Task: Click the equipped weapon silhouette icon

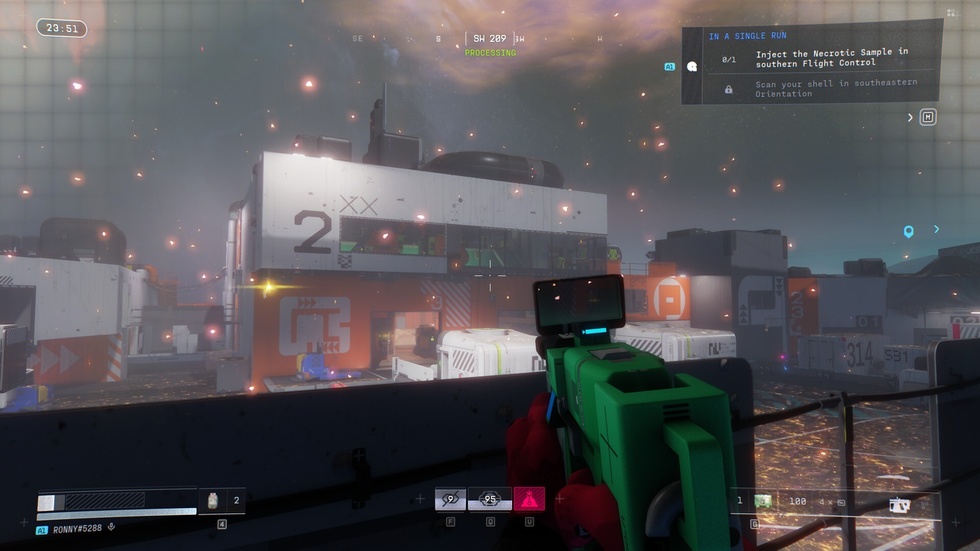Action: pos(900,505)
